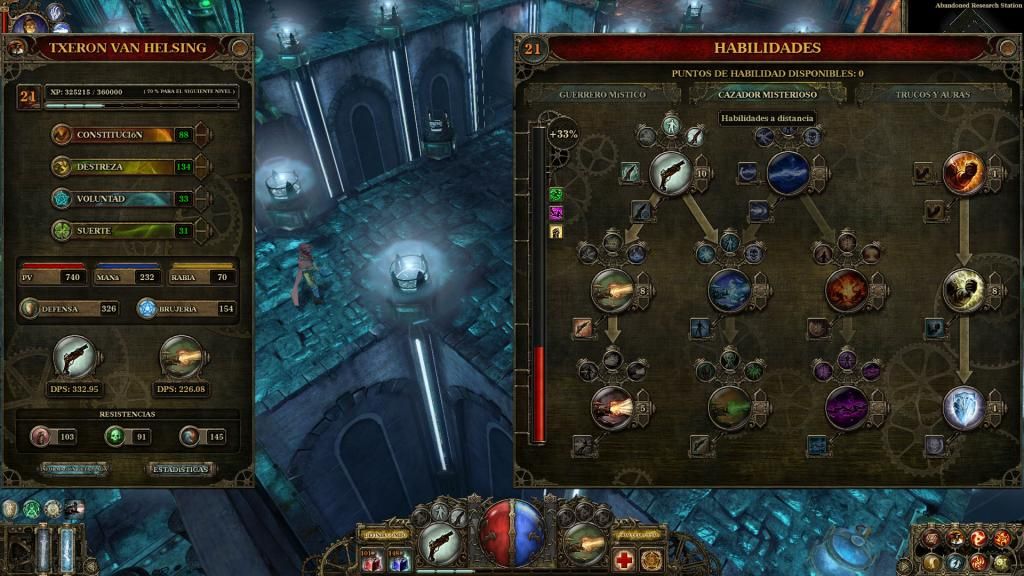This screenshot has height=576, width=1024.
Task: Select the purple cloud skill node
Action: (846, 407)
